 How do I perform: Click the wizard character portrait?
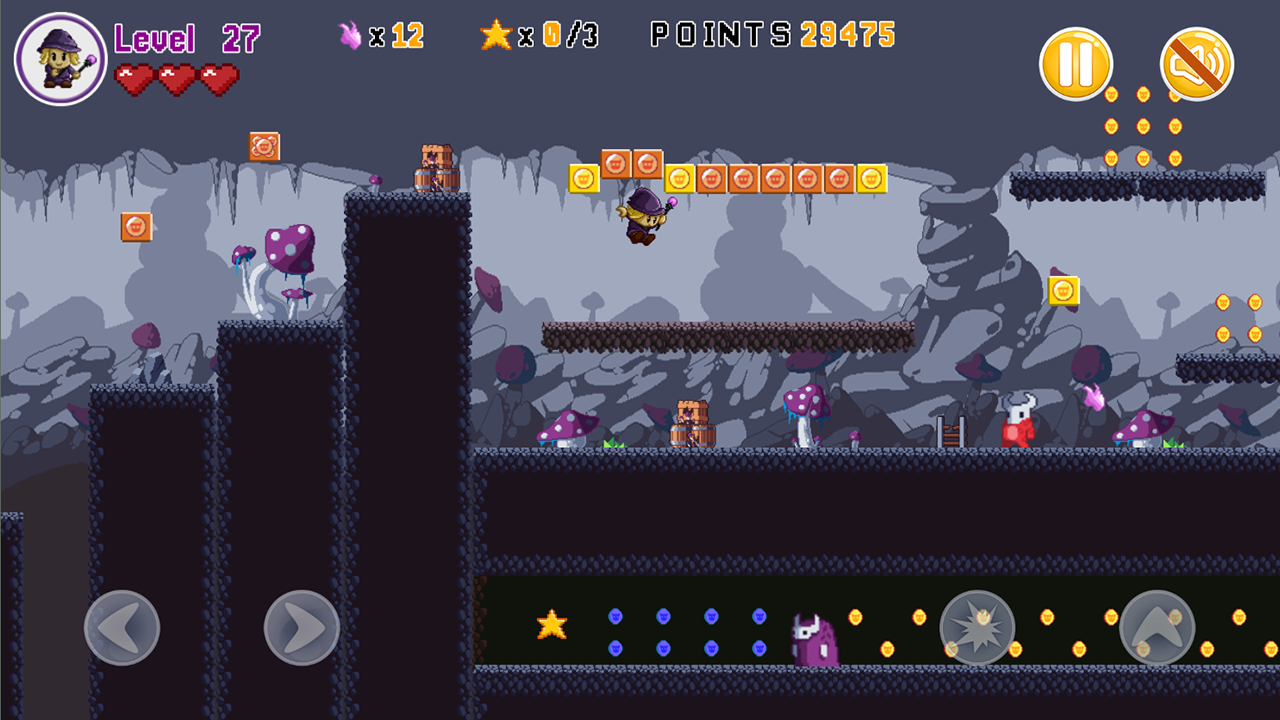click(x=60, y=59)
